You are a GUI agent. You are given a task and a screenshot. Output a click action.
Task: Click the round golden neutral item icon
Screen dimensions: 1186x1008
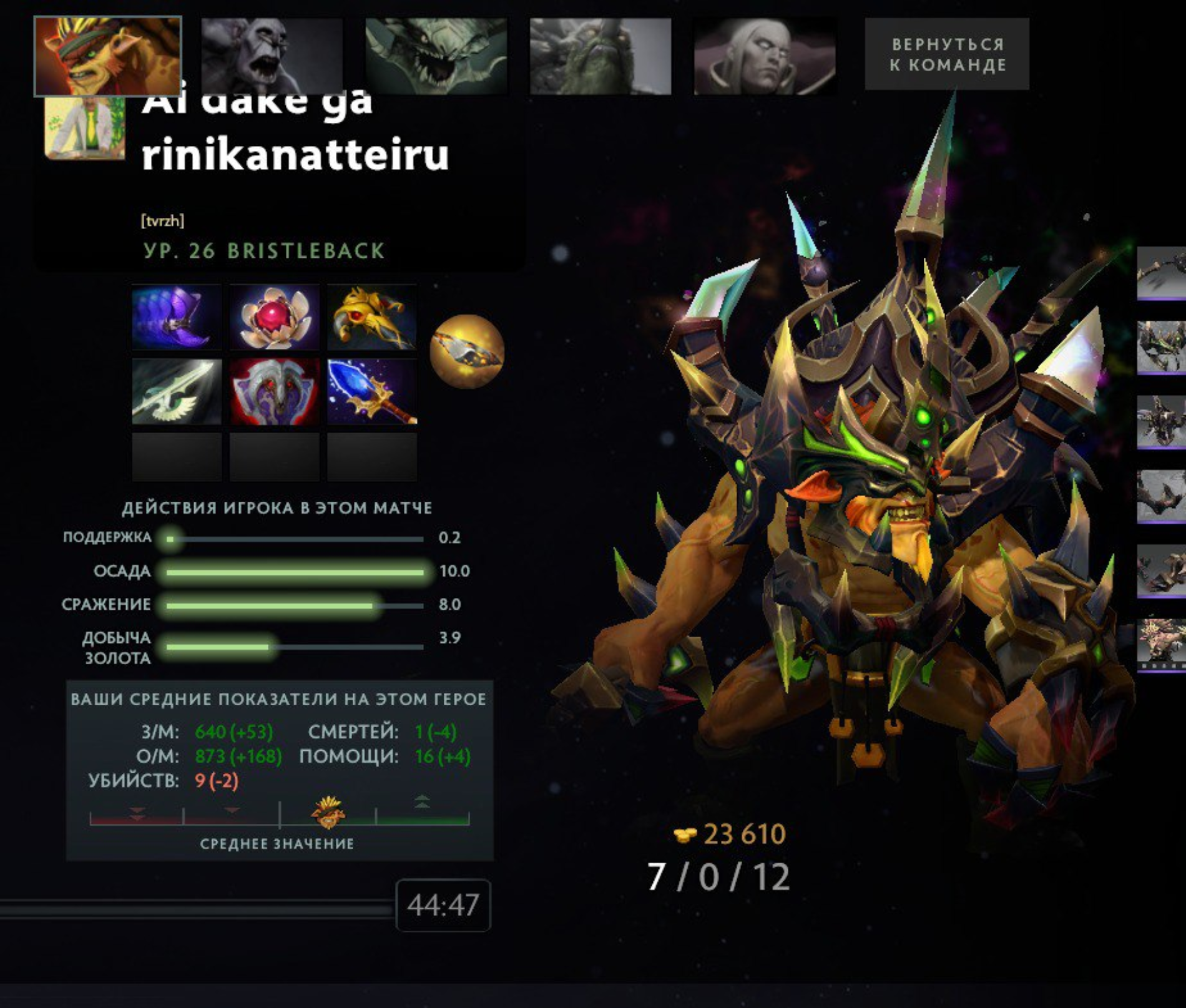point(467,351)
